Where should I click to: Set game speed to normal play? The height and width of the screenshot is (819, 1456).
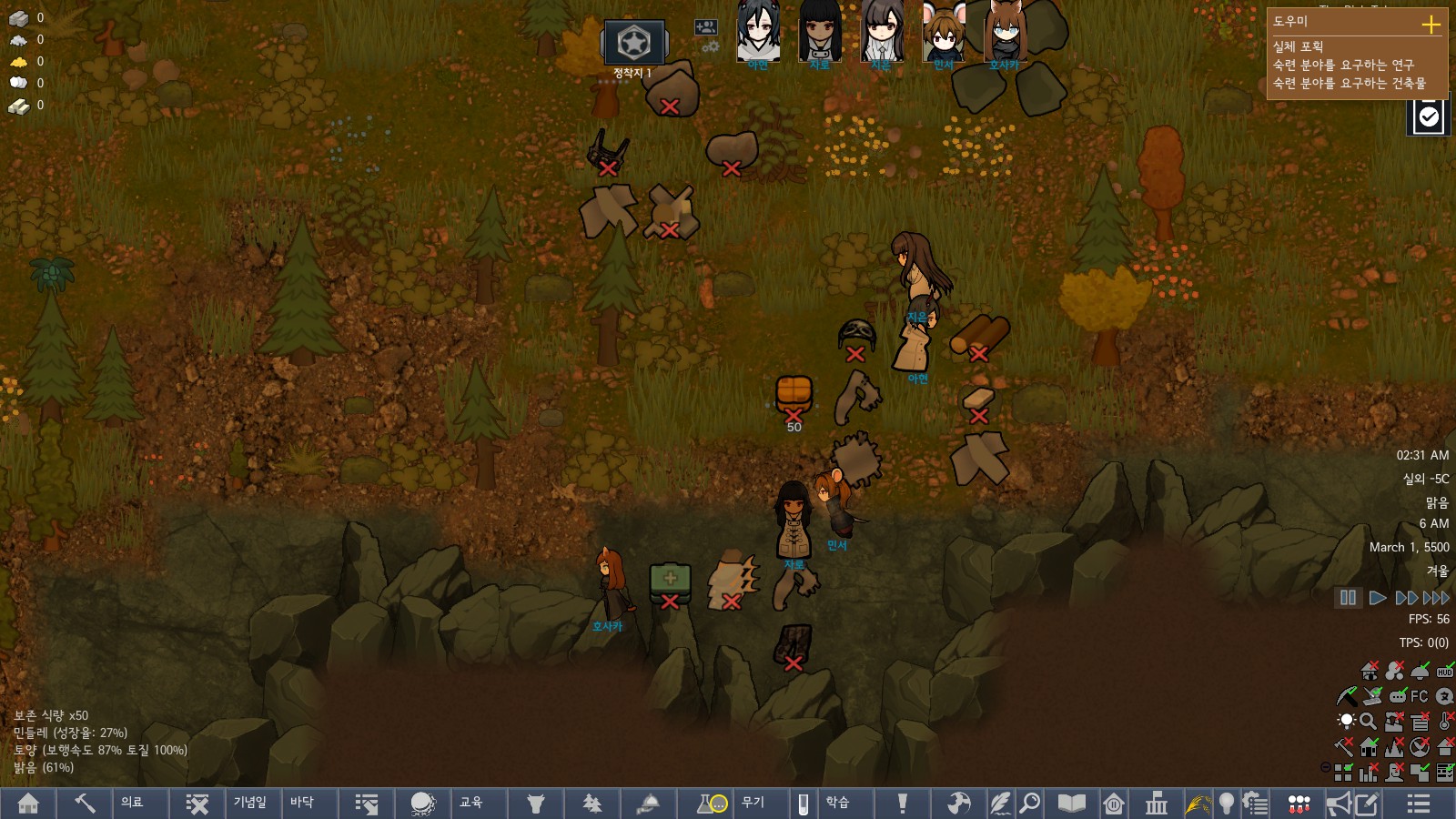pyautogui.click(x=1378, y=598)
